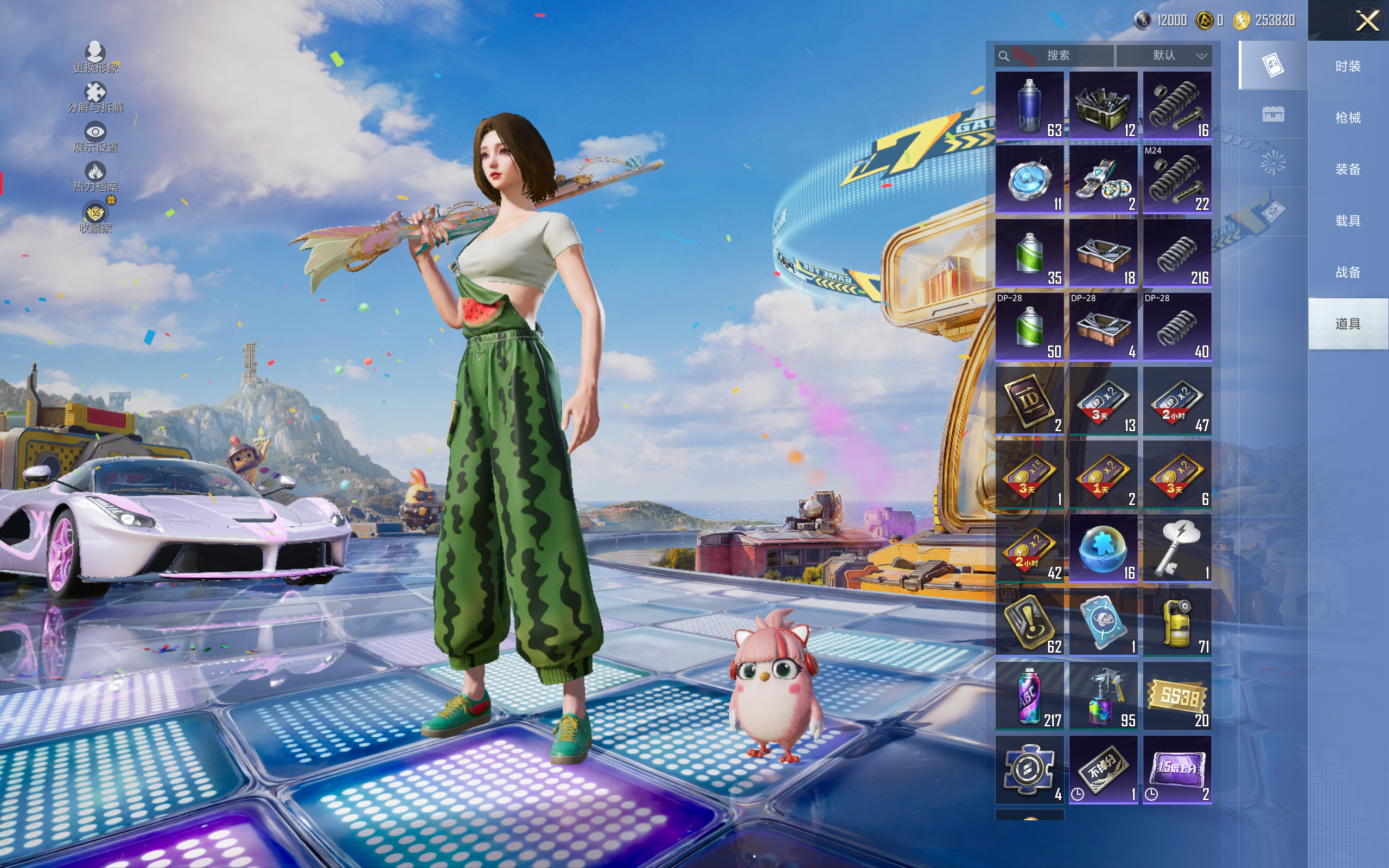
Task: Show the 载具 vehicles tab
Action: (1348, 221)
